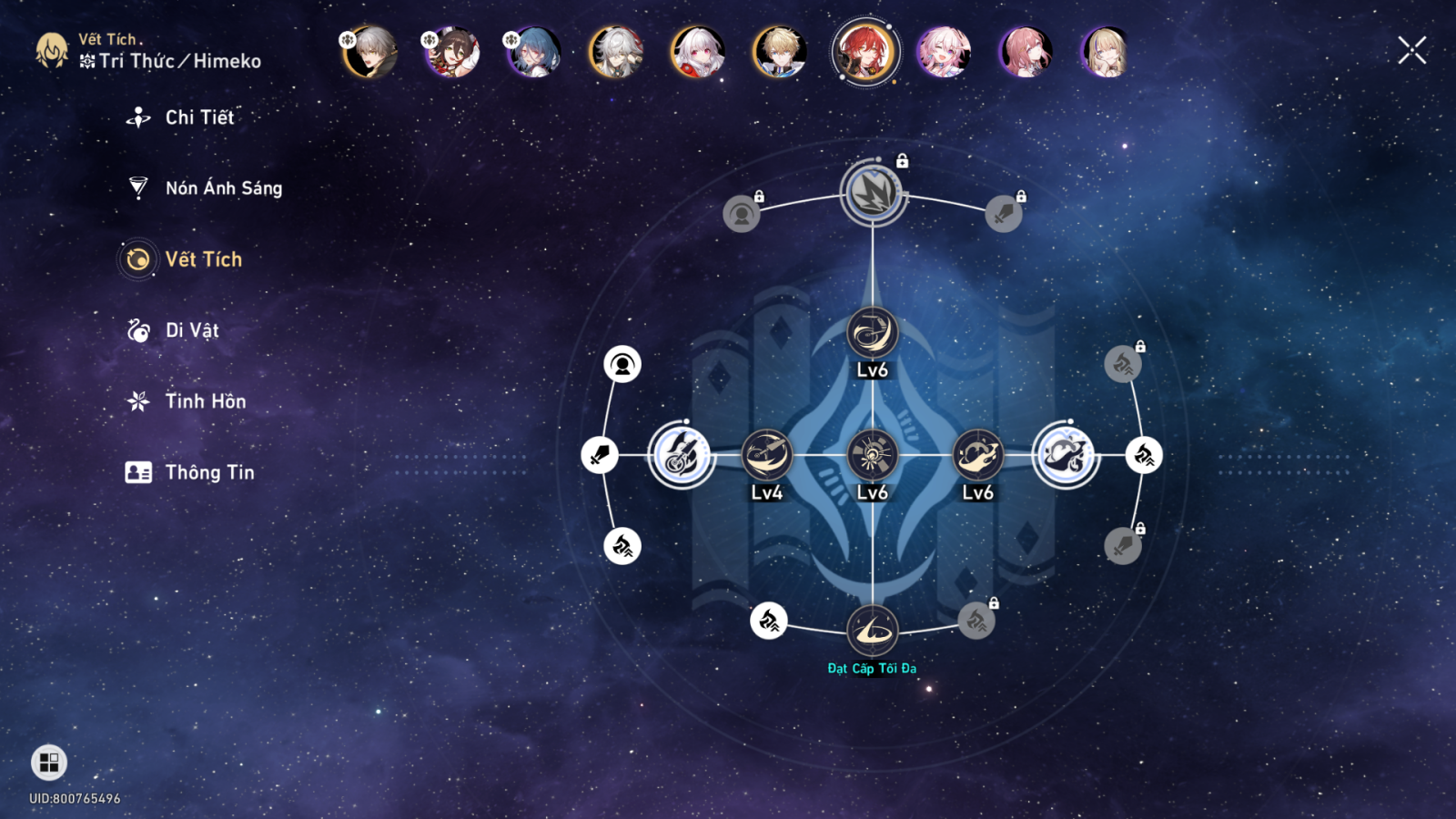This screenshot has width=1456, height=819.
Task: Choose the brown-haired girl portrait
Action: tap(452, 52)
